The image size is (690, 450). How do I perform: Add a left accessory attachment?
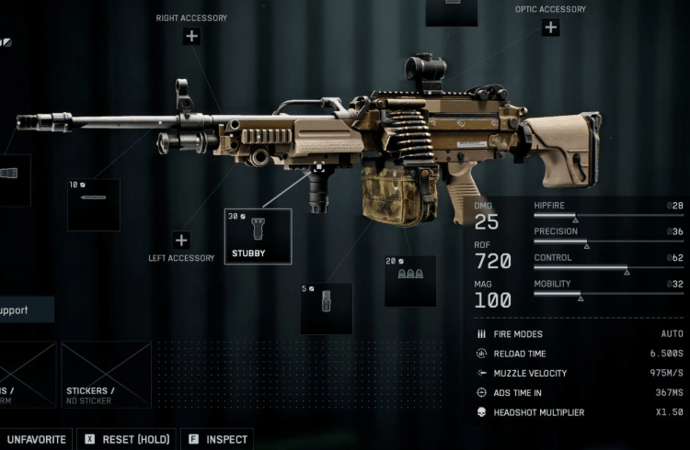click(x=181, y=240)
